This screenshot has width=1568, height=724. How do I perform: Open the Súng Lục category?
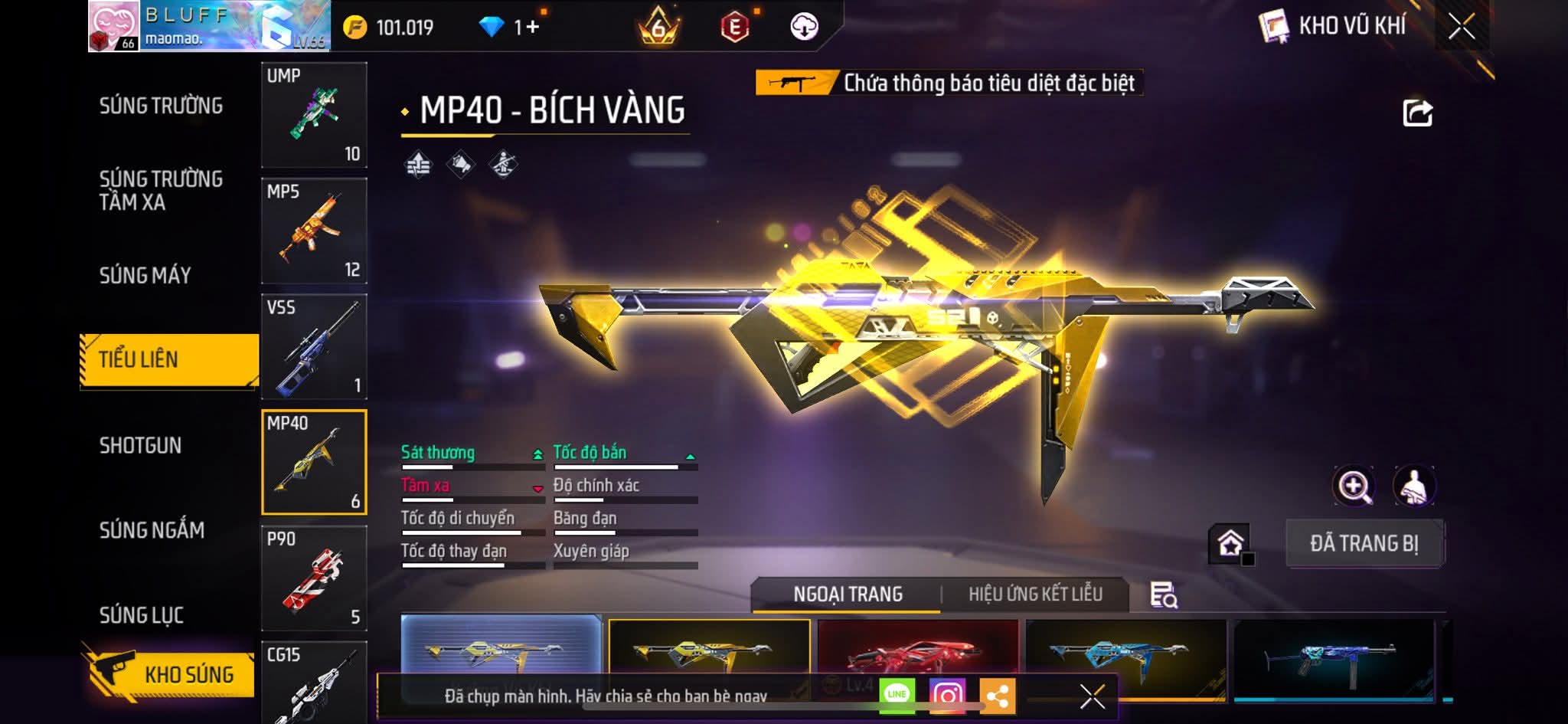tap(142, 614)
